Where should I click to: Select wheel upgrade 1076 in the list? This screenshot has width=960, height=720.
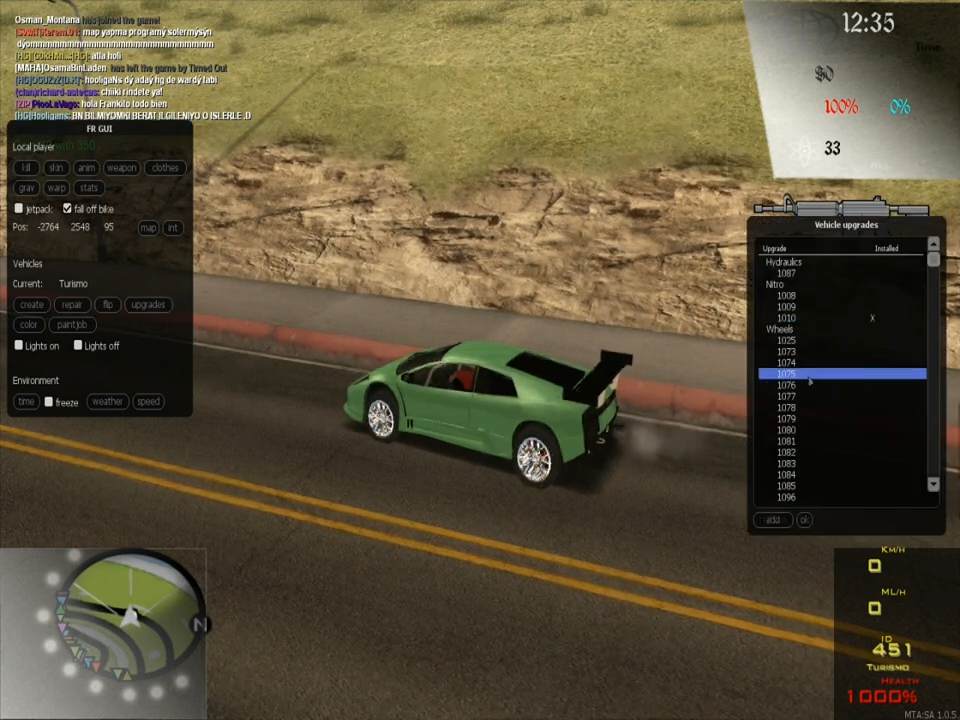[787, 385]
